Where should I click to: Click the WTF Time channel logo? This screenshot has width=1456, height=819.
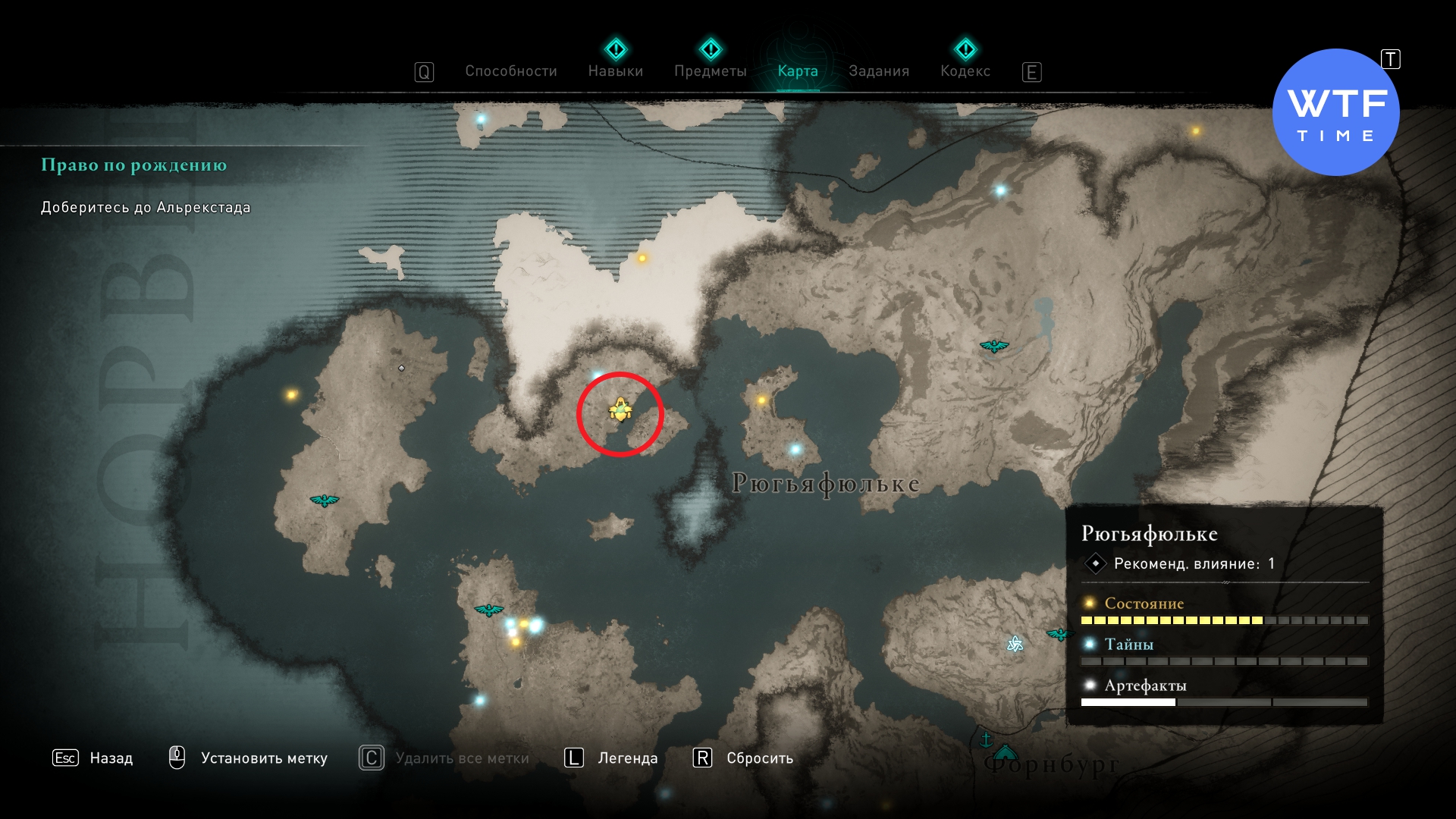1335,112
